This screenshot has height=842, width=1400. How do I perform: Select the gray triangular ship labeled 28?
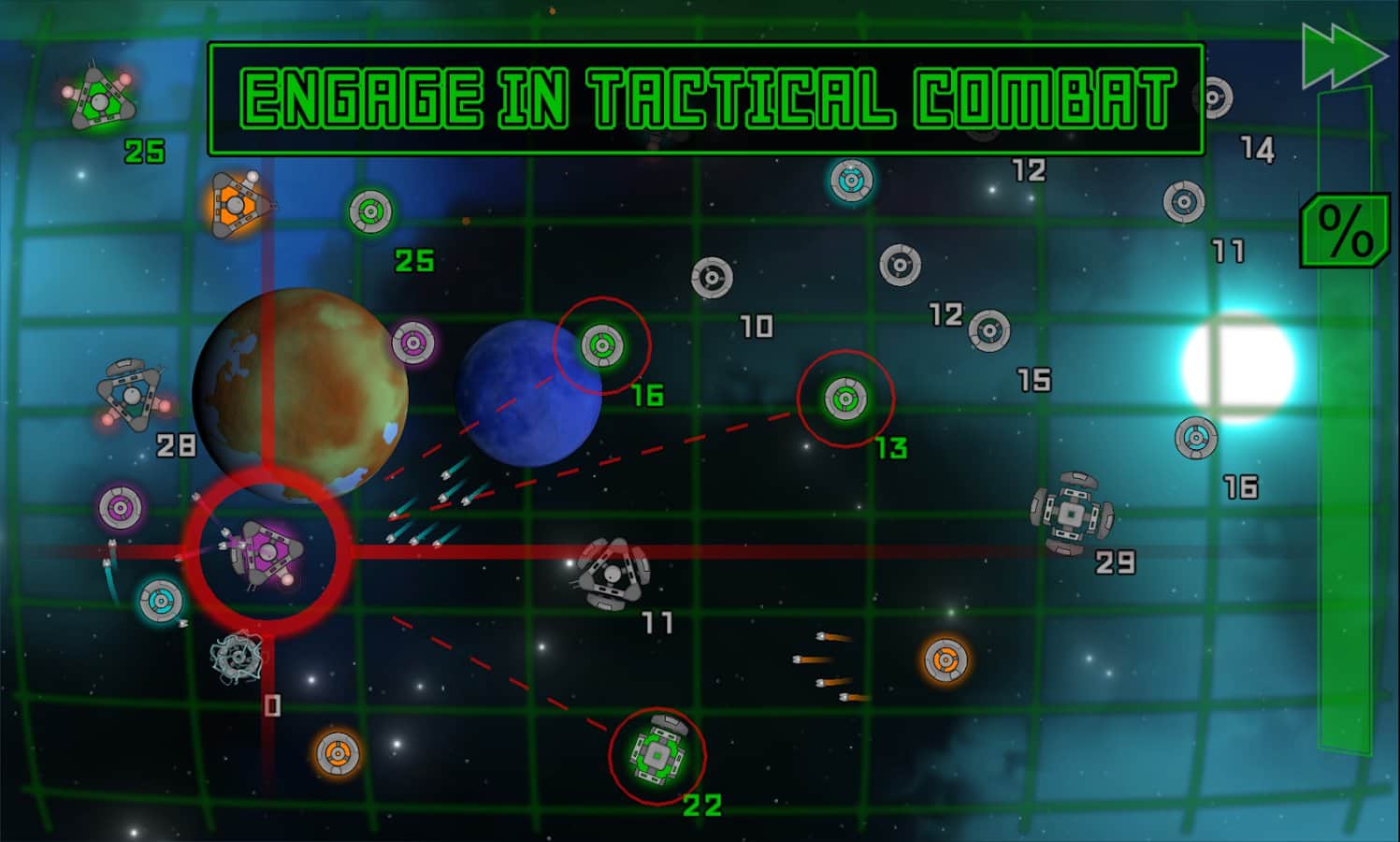tap(129, 394)
